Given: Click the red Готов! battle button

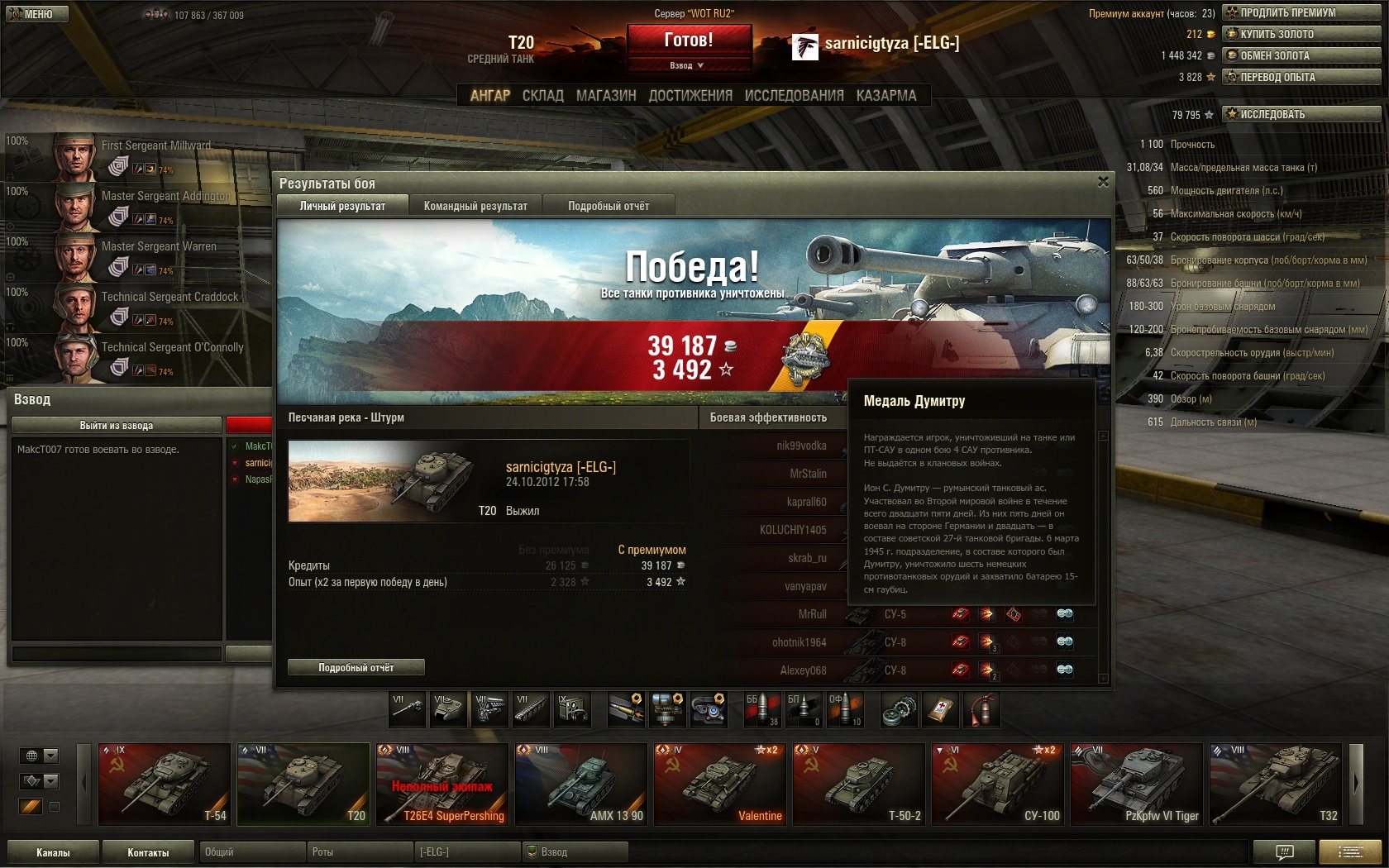Looking at the screenshot, I should click(689, 40).
